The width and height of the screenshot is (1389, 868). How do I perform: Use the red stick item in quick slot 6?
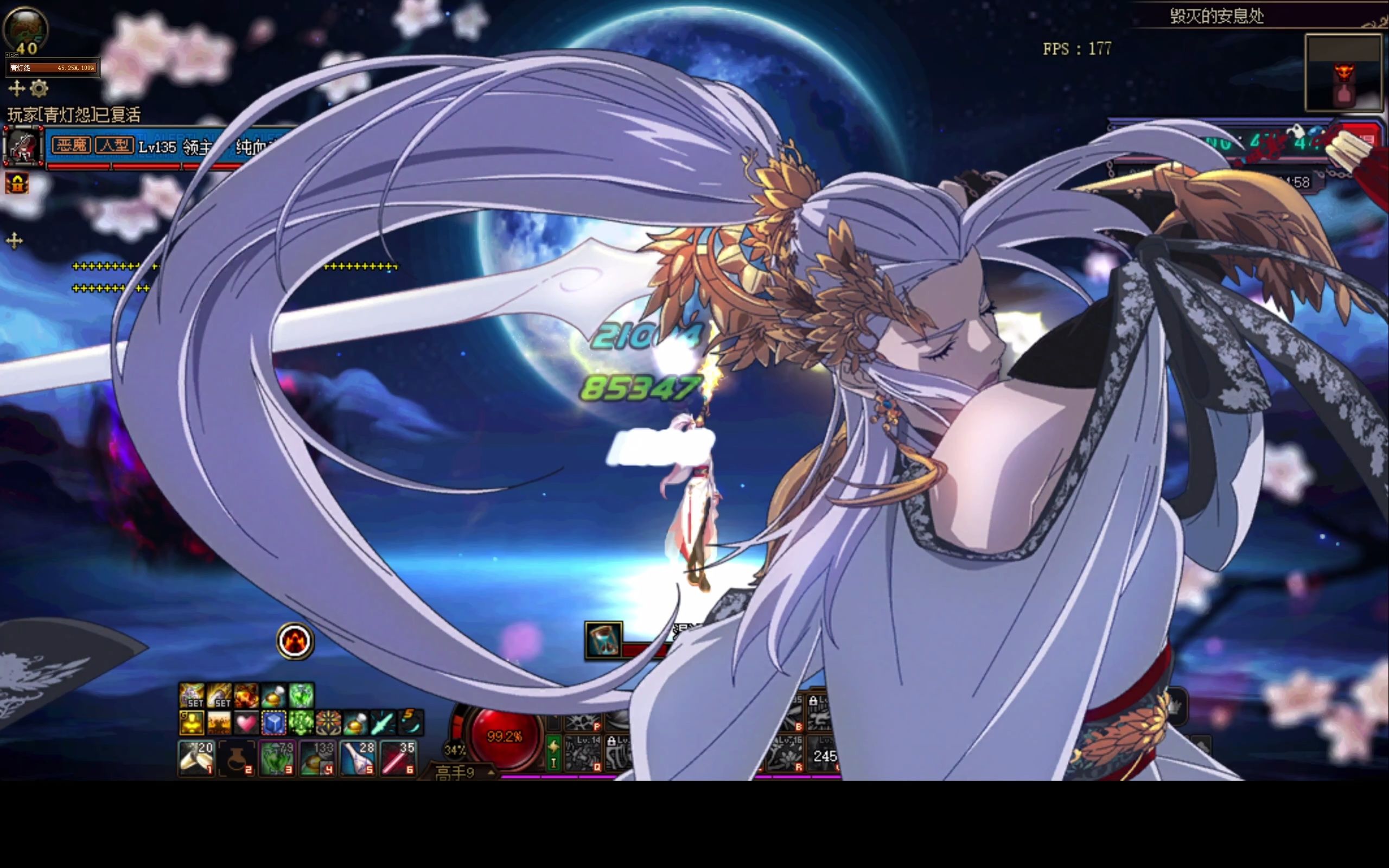pyautogui.click(x=398, y=758)
